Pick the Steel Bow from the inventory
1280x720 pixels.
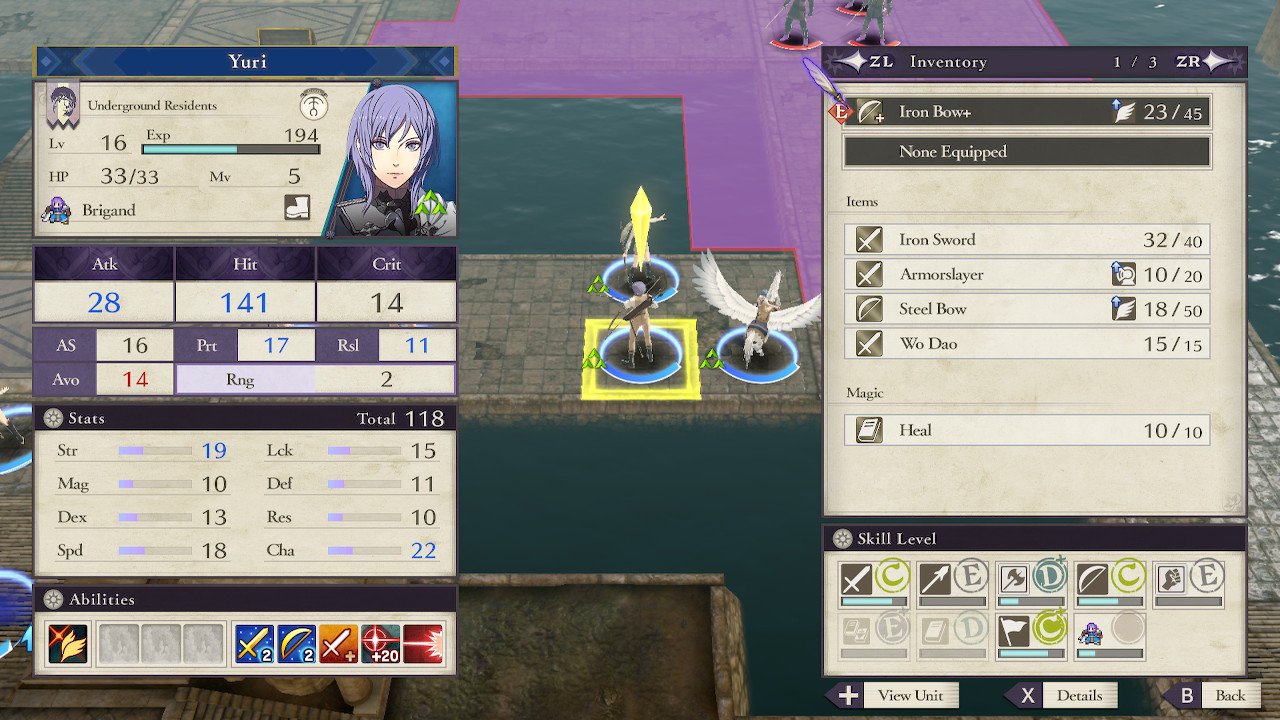tap(1027, 309)
